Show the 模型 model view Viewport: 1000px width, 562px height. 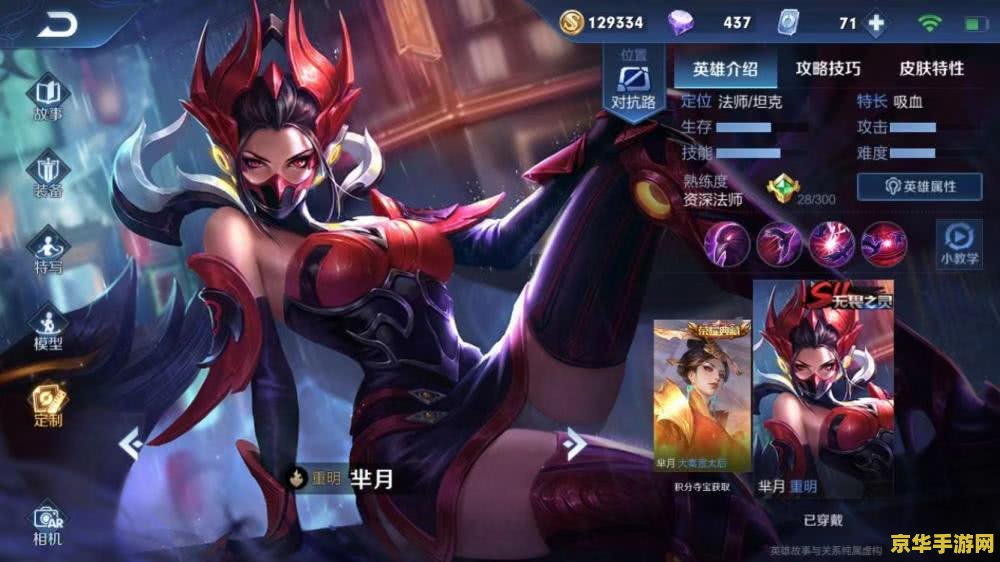pyautogui.click(x=48, y=328)
